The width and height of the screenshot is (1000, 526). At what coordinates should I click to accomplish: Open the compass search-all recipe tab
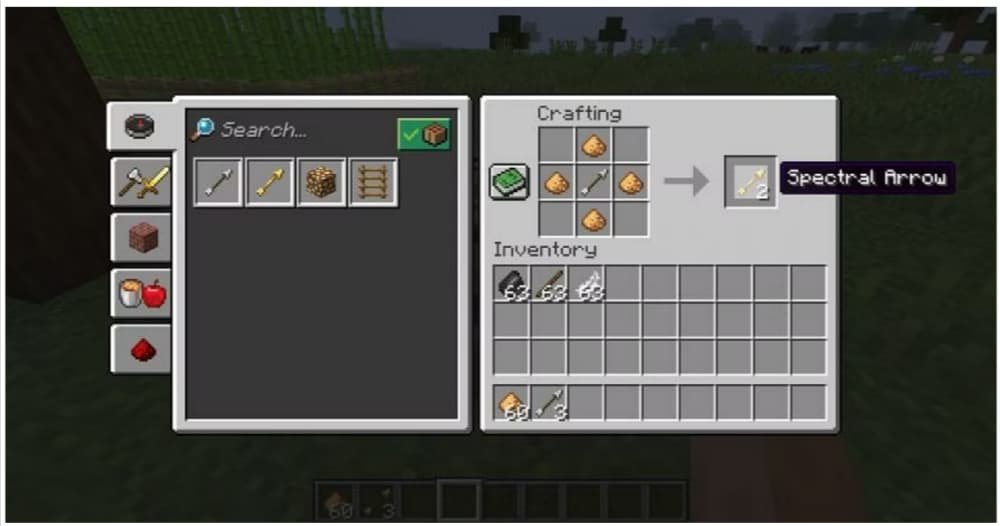point(139,126)
